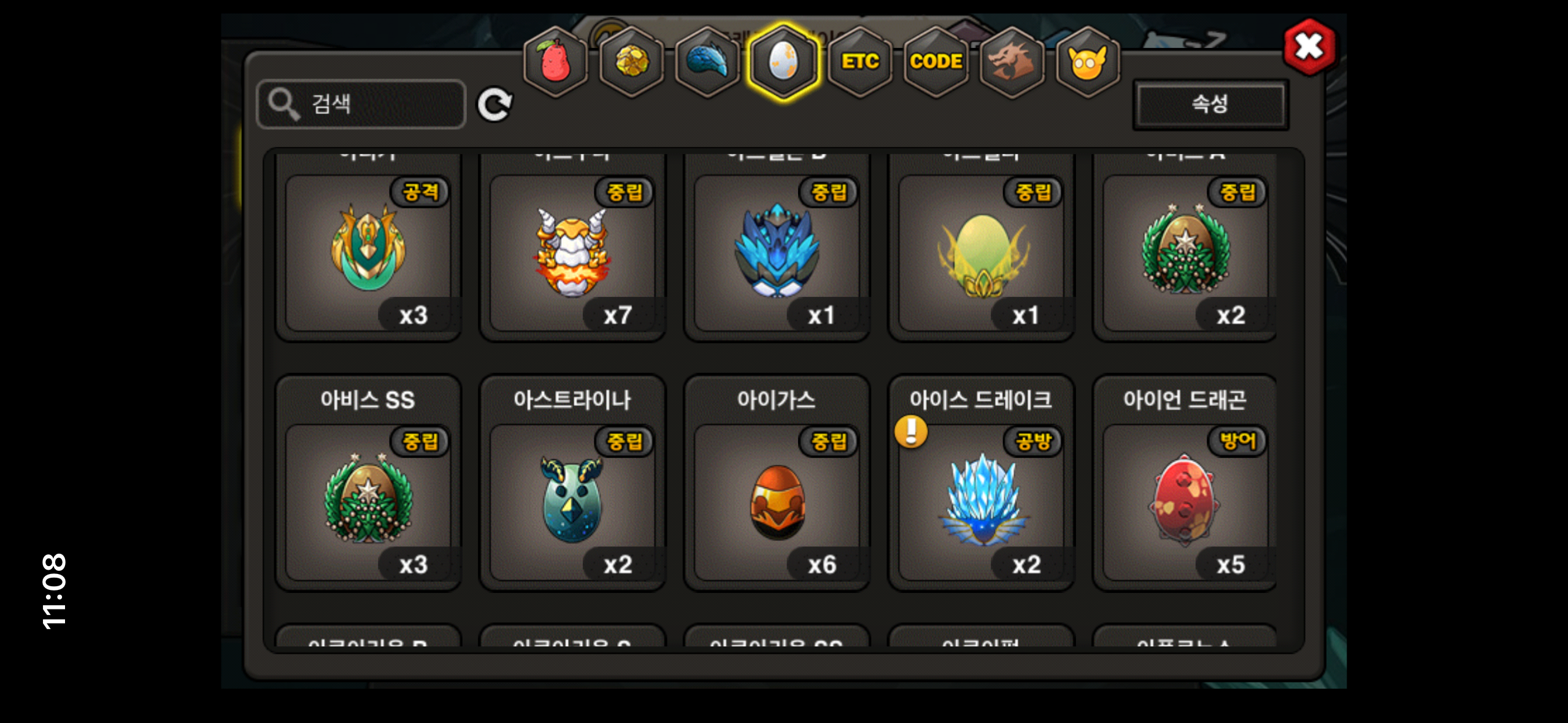Select the highlighted egg category tab

[783, 62]
